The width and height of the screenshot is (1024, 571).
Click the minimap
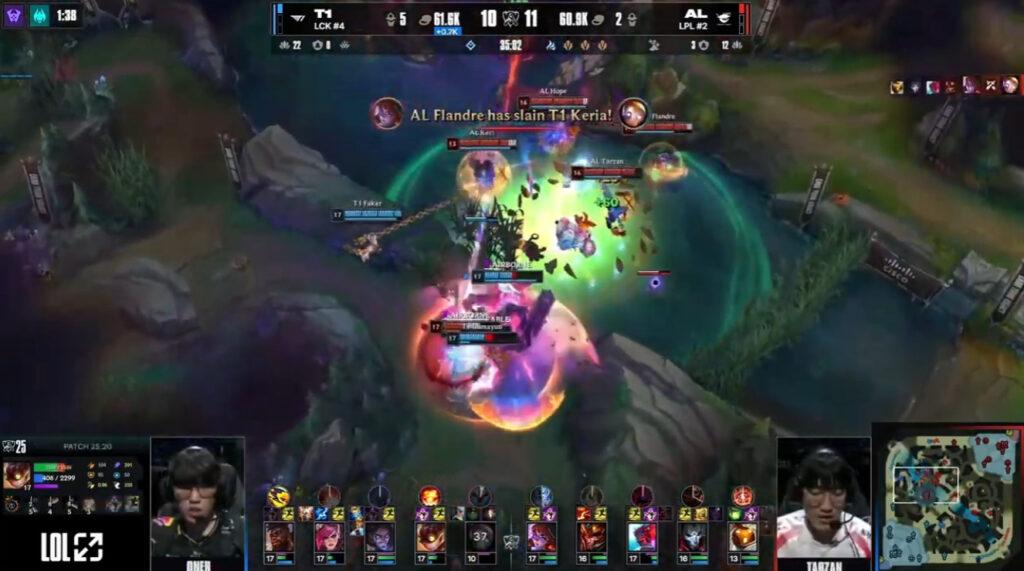[948, 496]
